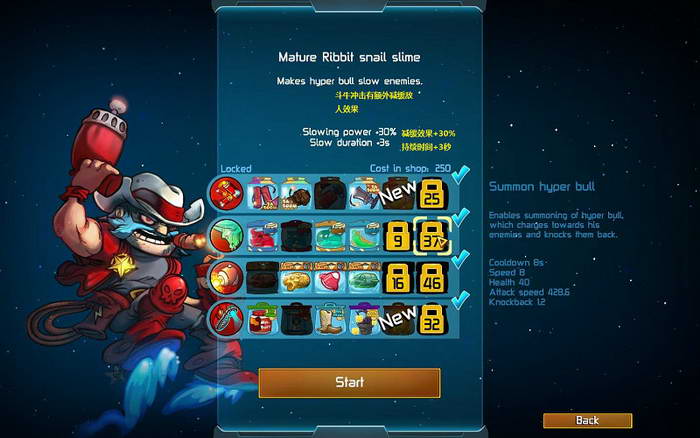Screen dimensions: 700x438
Task: Pick the pink gem upgrade jar
Action: tap(329, 278)
